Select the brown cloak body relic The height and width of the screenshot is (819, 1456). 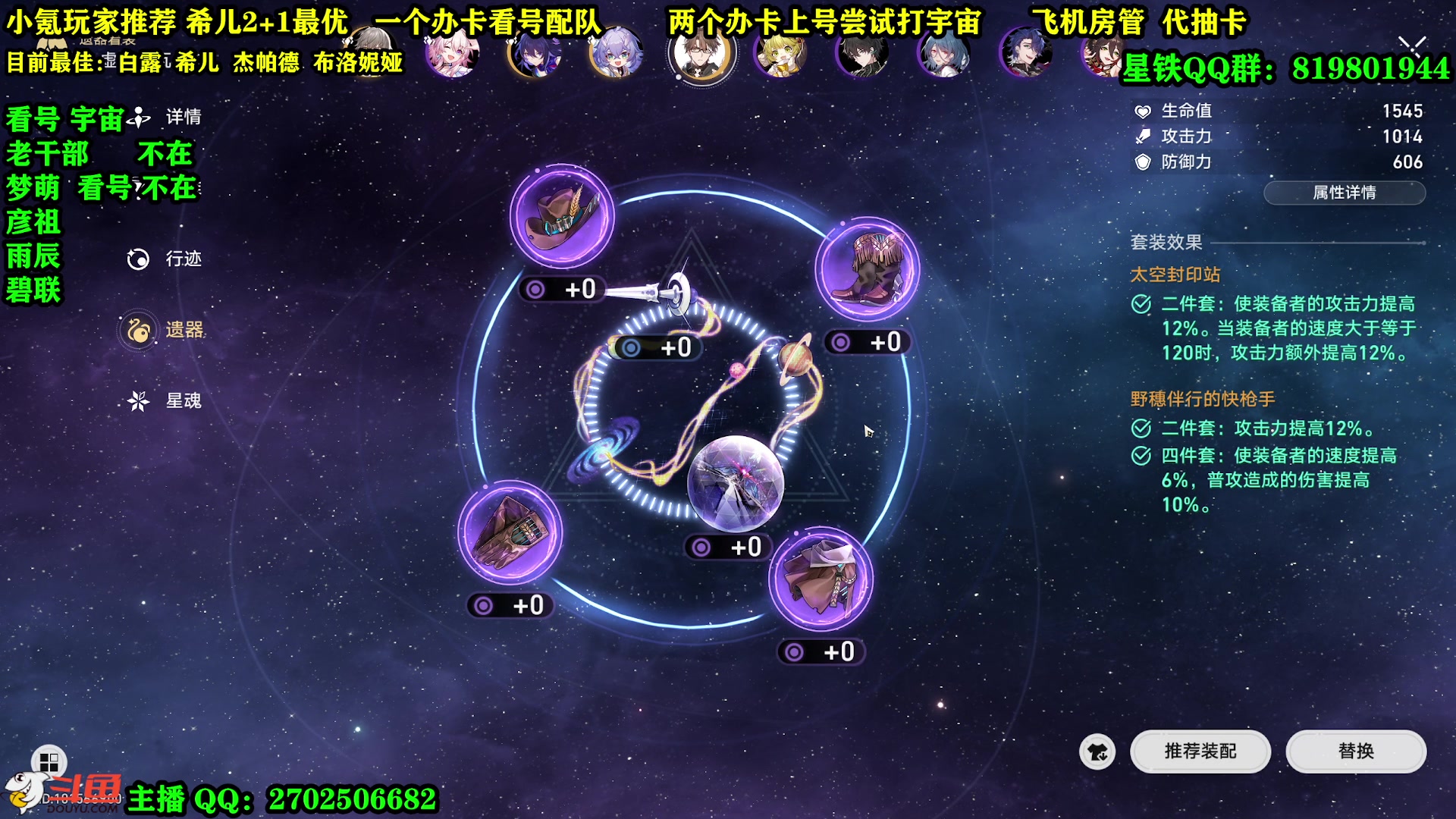[x=821, y=579]
